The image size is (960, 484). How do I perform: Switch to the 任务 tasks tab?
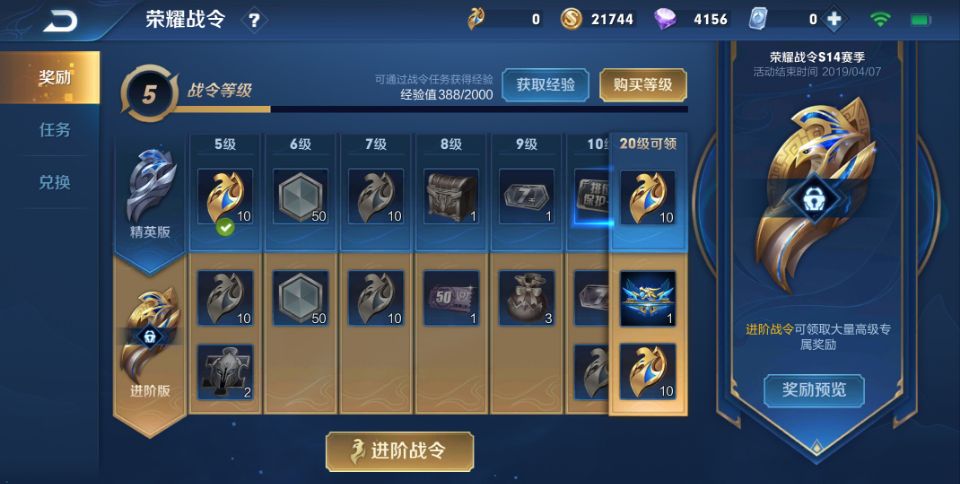point(55,130)
